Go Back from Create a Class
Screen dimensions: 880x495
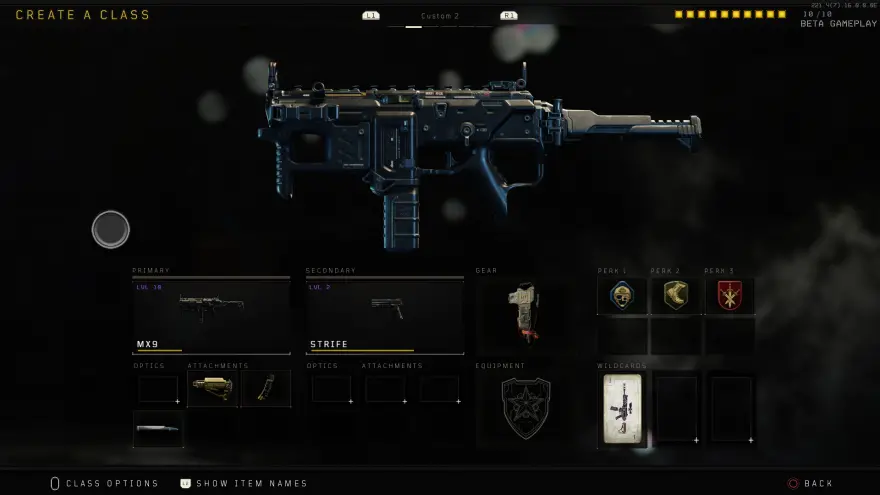tap(810, 484)
